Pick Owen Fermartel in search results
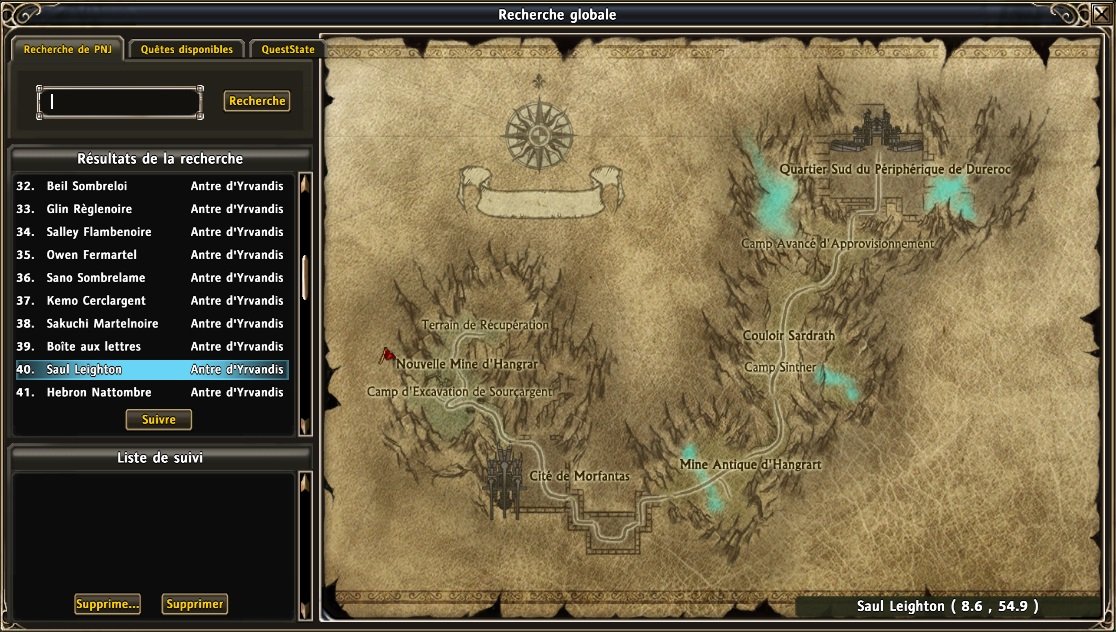 click(150, 255)
